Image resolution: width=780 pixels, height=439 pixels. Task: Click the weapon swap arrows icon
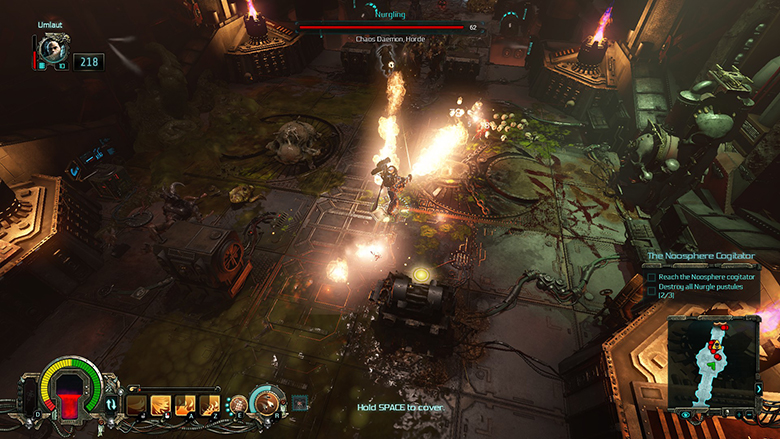(111, 404)
